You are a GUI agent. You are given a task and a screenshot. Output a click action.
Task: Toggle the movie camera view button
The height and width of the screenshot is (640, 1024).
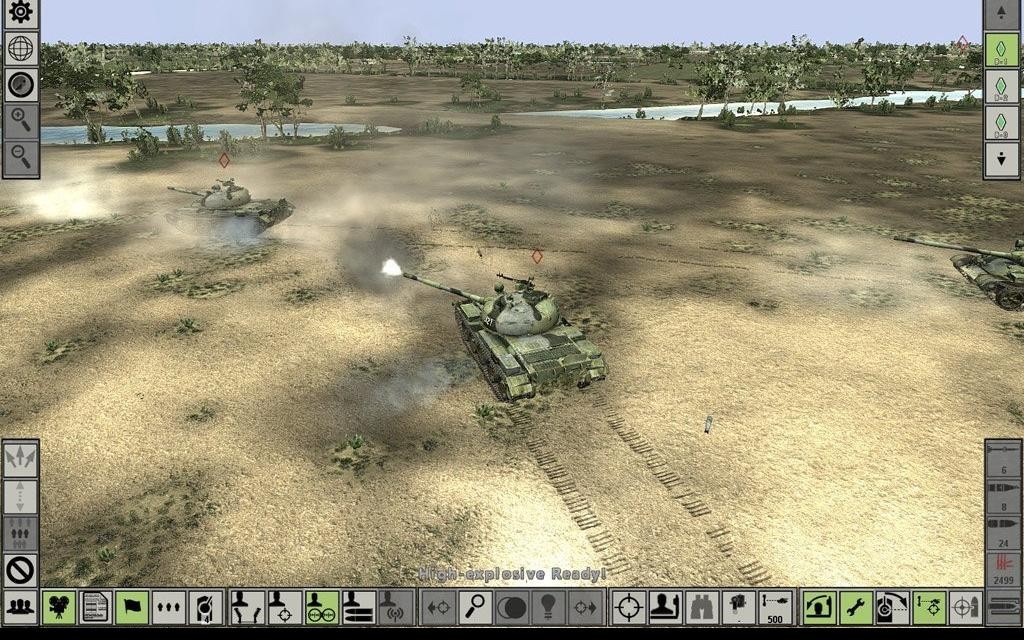click(59, 607)
